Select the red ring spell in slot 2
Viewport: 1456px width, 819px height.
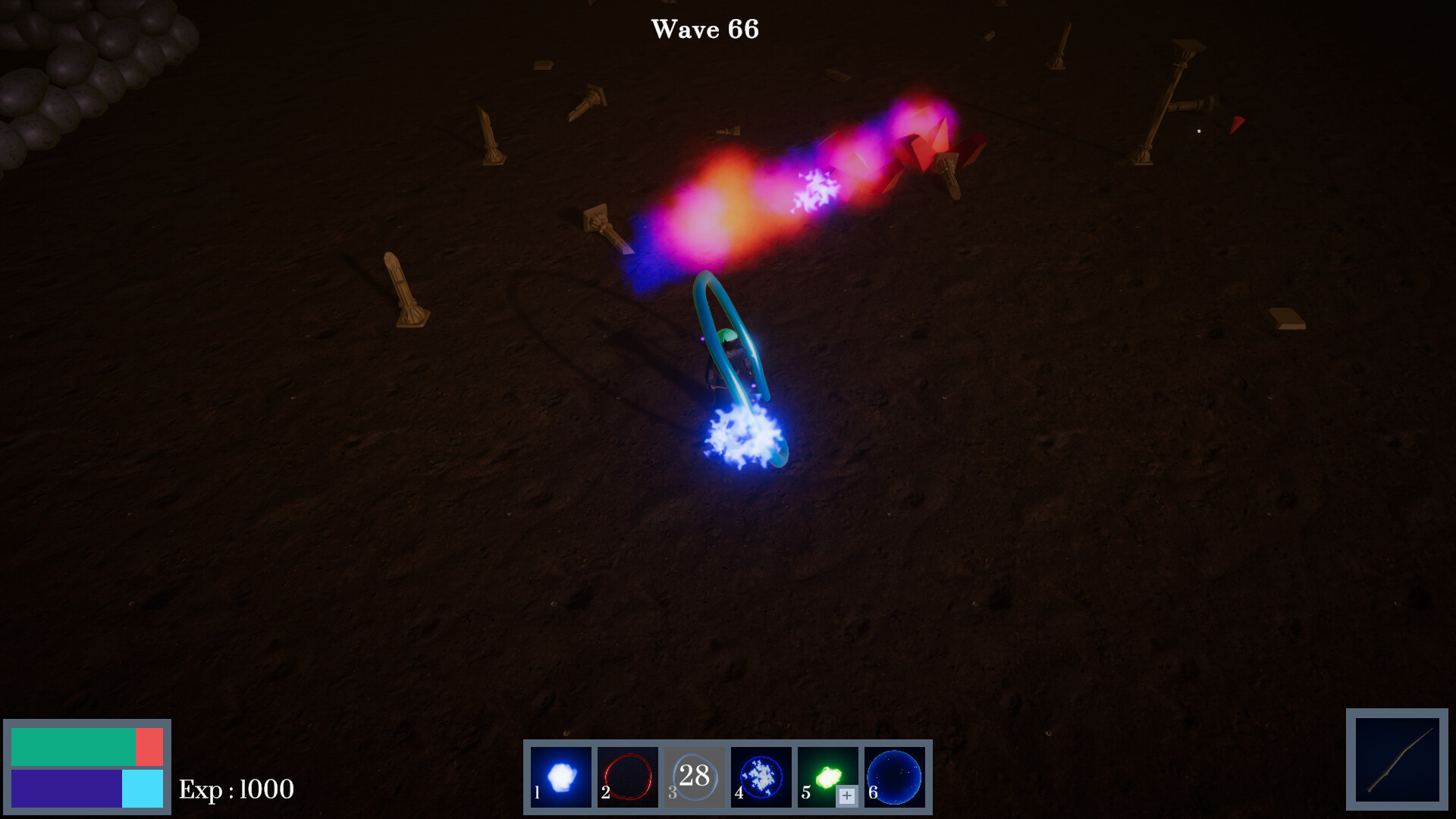pos(627,775)
